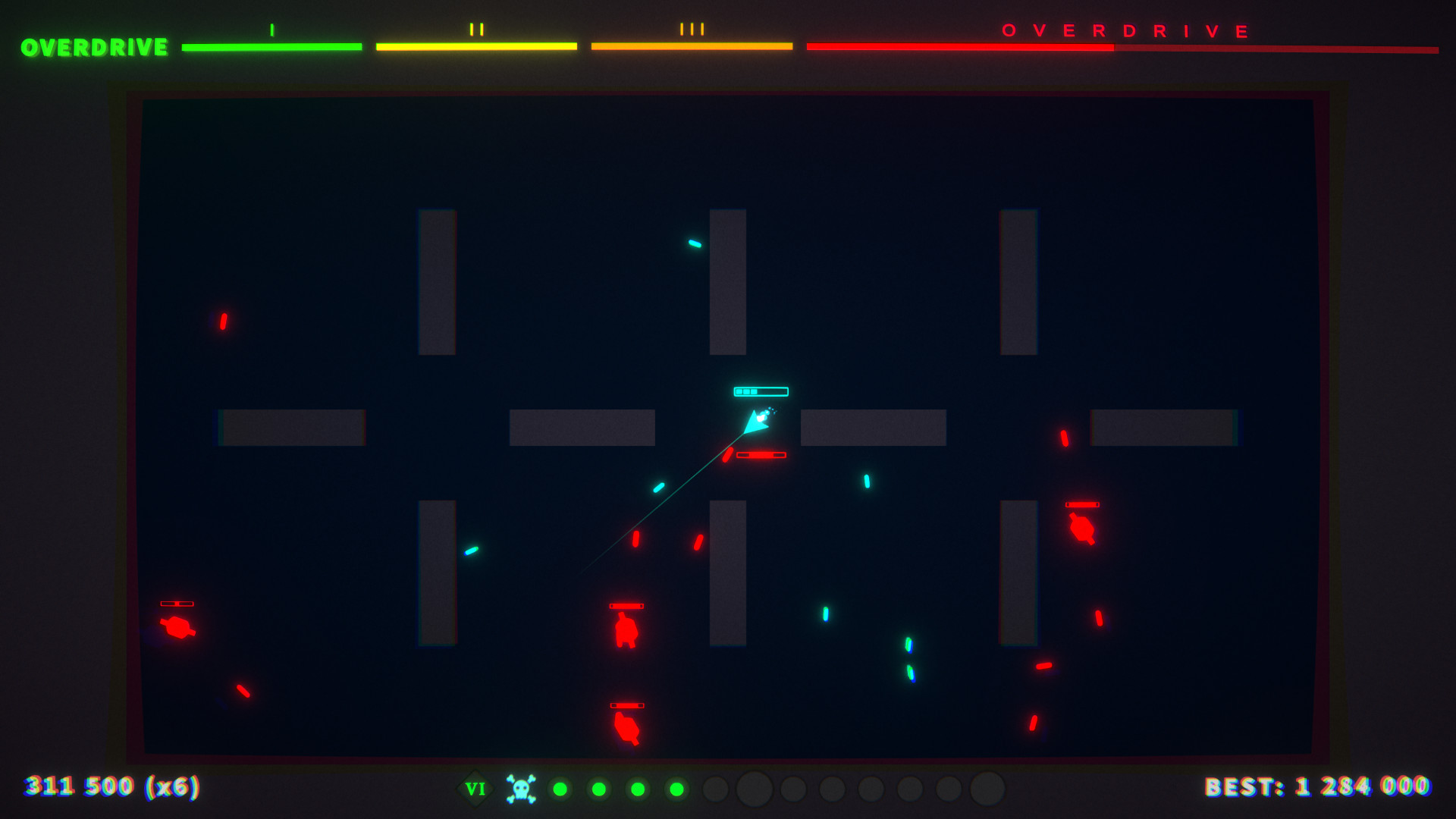The image size is (1456, 819).
Task: Click the 311 500 (x6) score display
Action: 111,789
